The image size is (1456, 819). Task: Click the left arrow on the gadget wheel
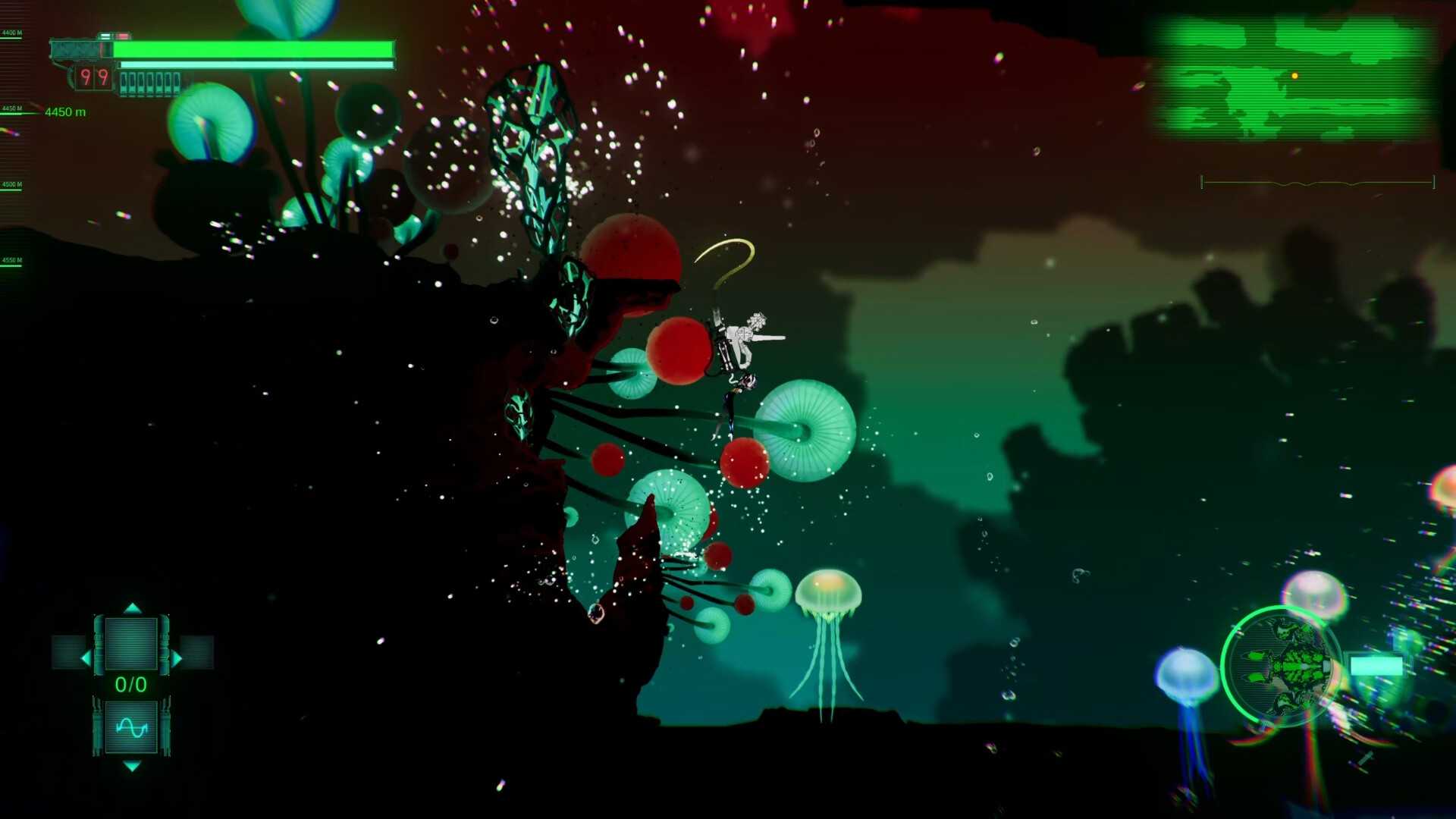[85, 657]
